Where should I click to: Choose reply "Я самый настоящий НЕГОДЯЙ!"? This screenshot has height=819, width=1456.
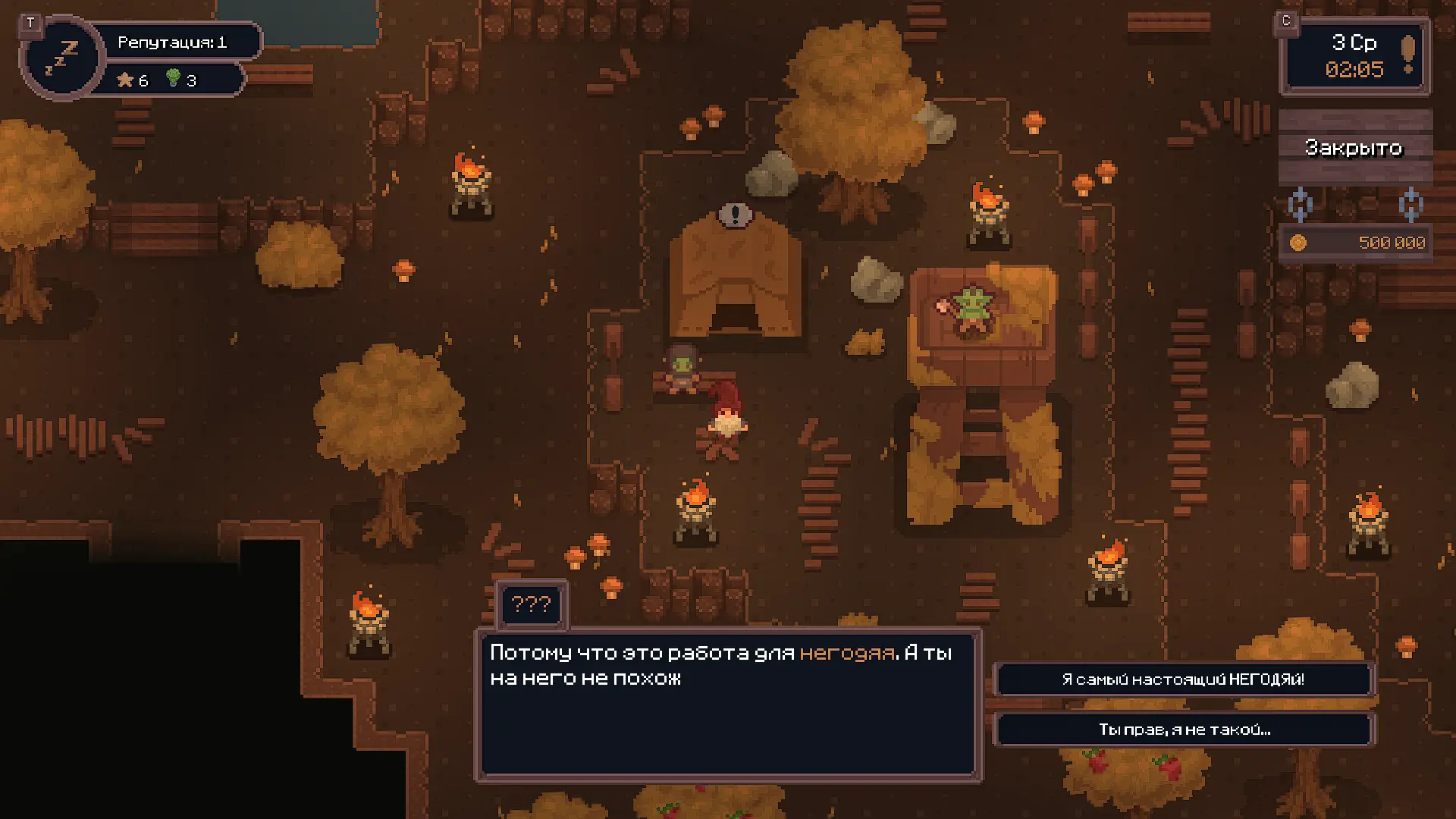click(1183, 679)
